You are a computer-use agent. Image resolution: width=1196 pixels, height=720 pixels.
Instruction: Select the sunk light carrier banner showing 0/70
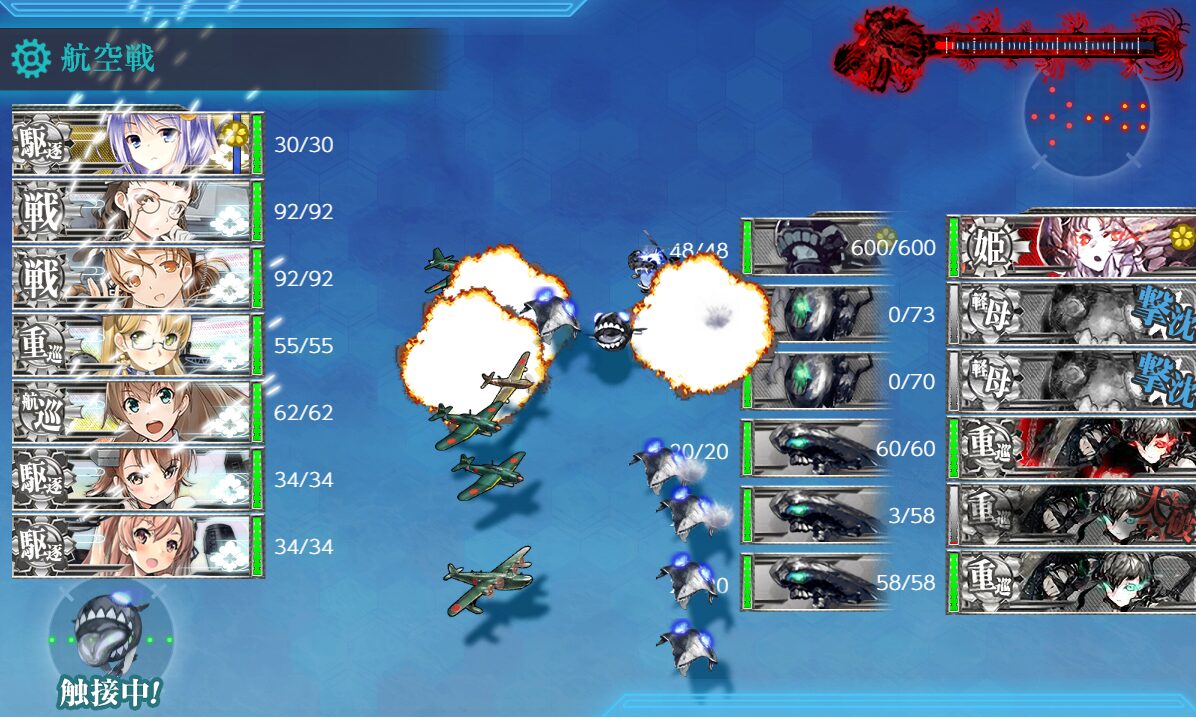point(1070,381)
